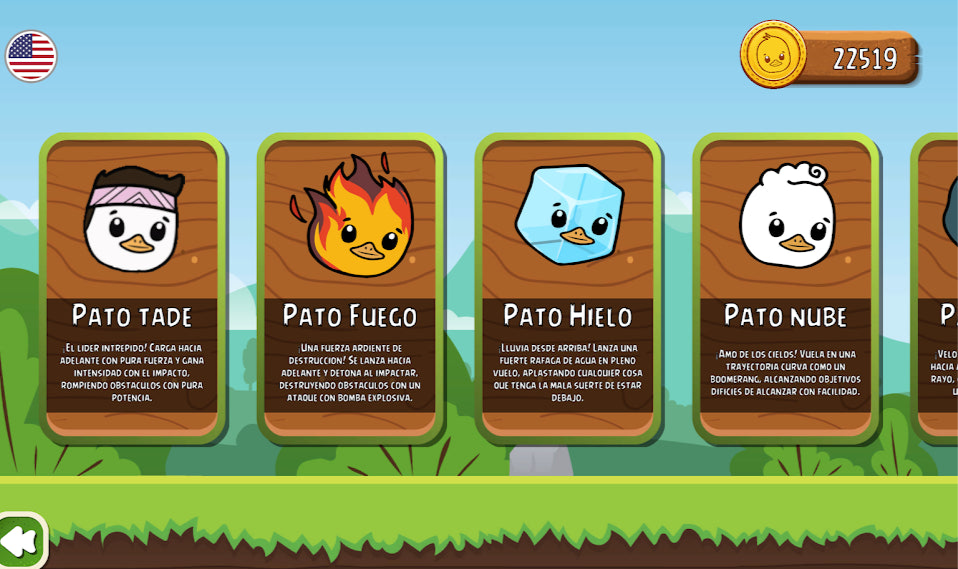The width and height of the screenshot is (958, 569).
Task: Select the Pato Nube cloud duck card
Action: pos(785,288)
